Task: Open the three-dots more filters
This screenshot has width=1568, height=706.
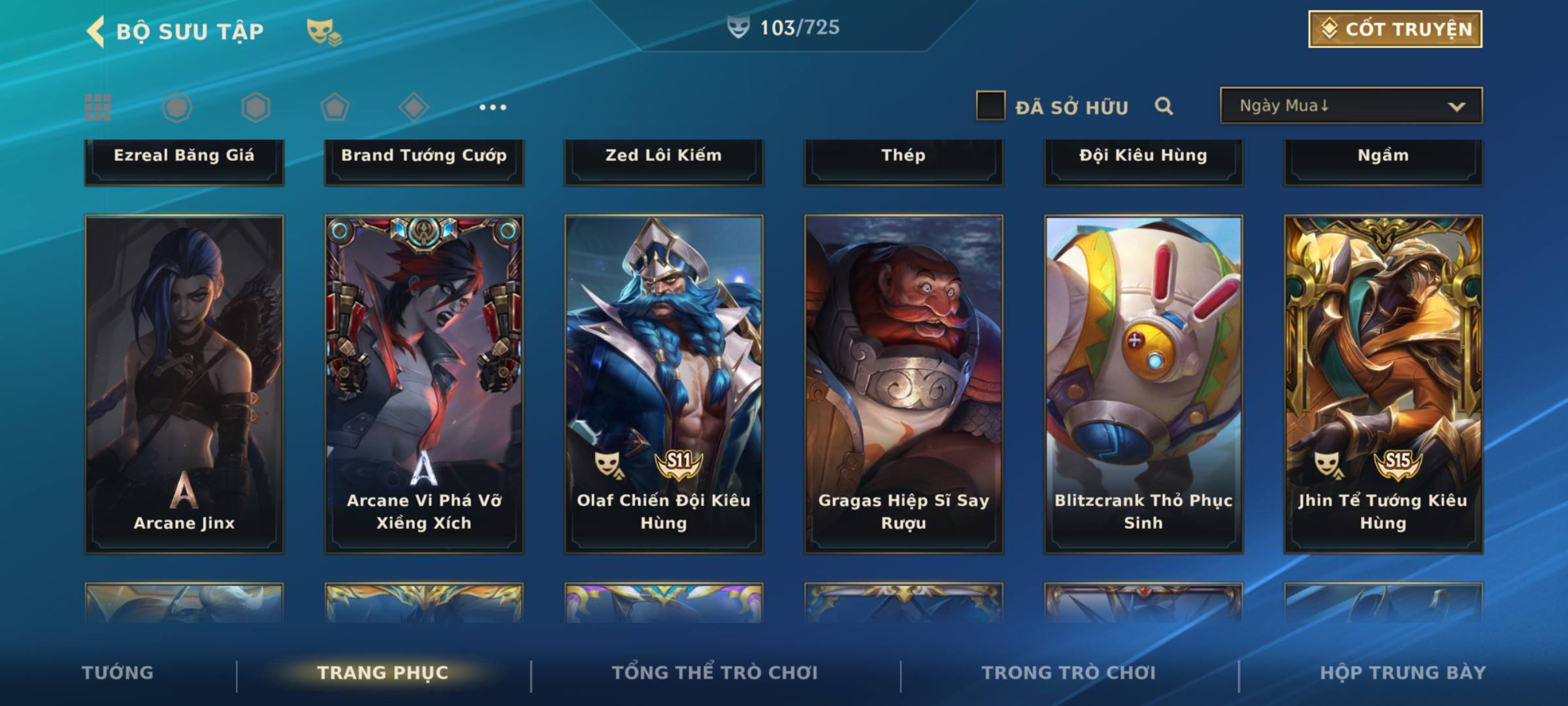Action: (x=493, y=107)
